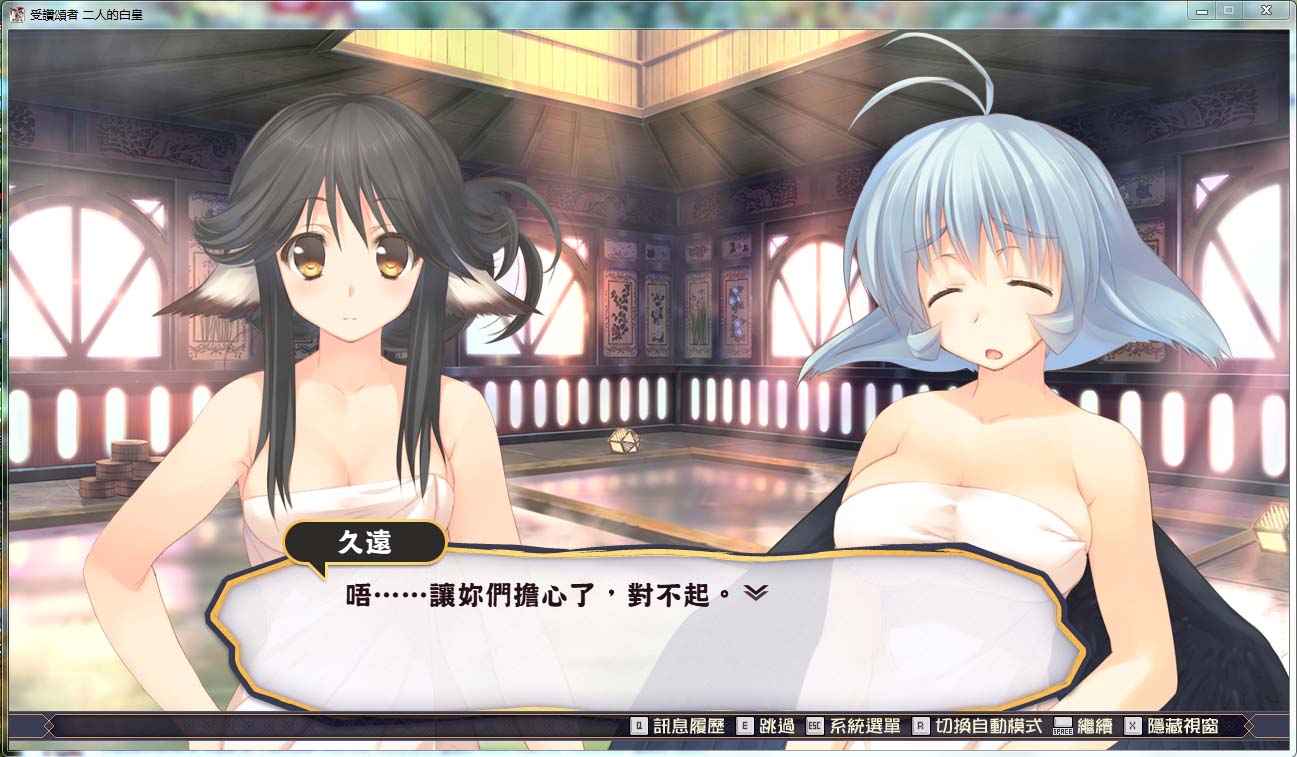
Task: Advance dialogue using the double-arrow indicator
Action: (756, 593)
